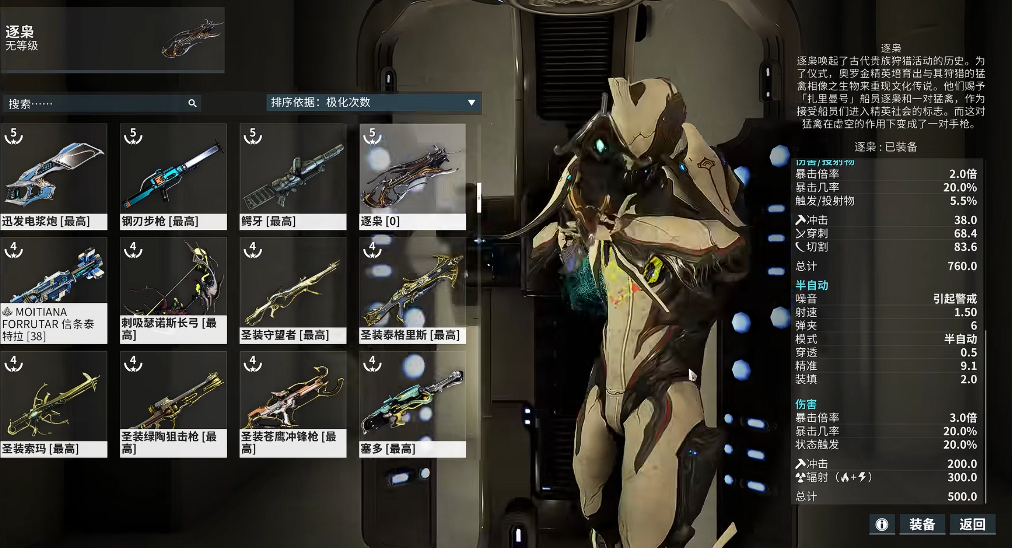This screenshot has width=1012, height=548.
Task: Select the 圣装泰格里斯 weapon tile
Action: coord(412,290)
